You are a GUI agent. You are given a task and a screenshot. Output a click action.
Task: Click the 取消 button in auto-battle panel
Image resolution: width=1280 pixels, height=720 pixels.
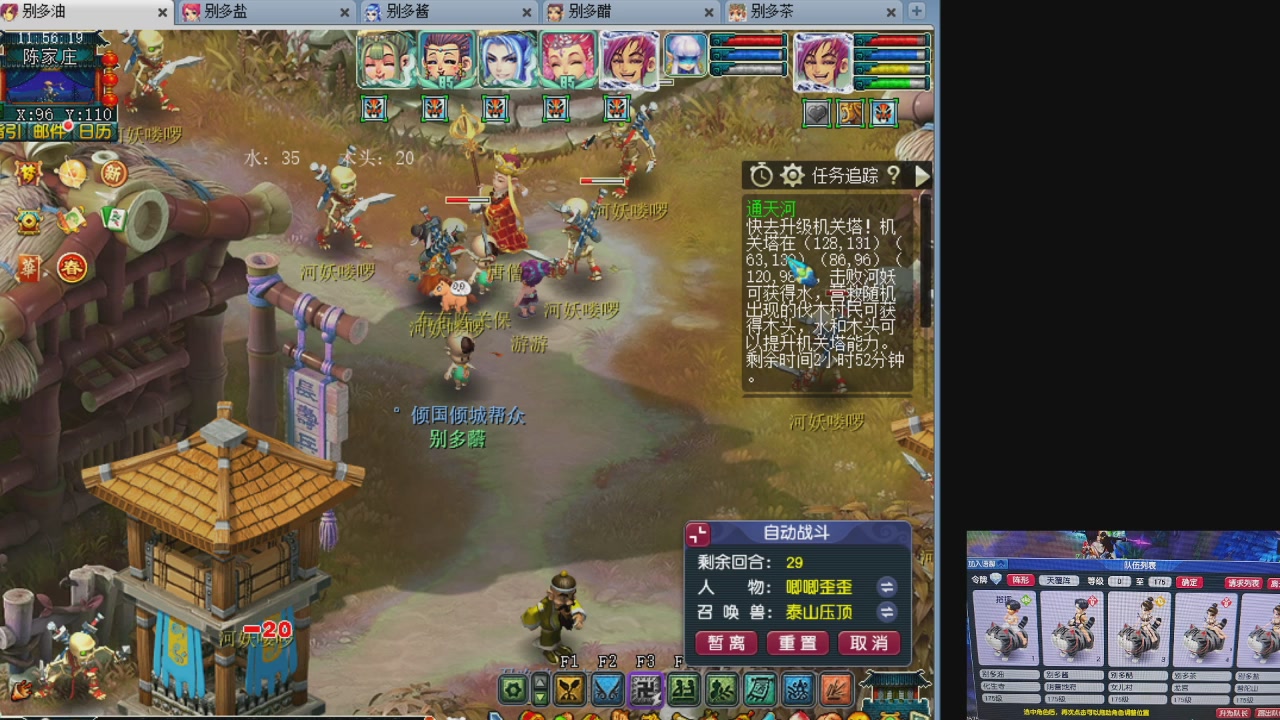[868, 643]
